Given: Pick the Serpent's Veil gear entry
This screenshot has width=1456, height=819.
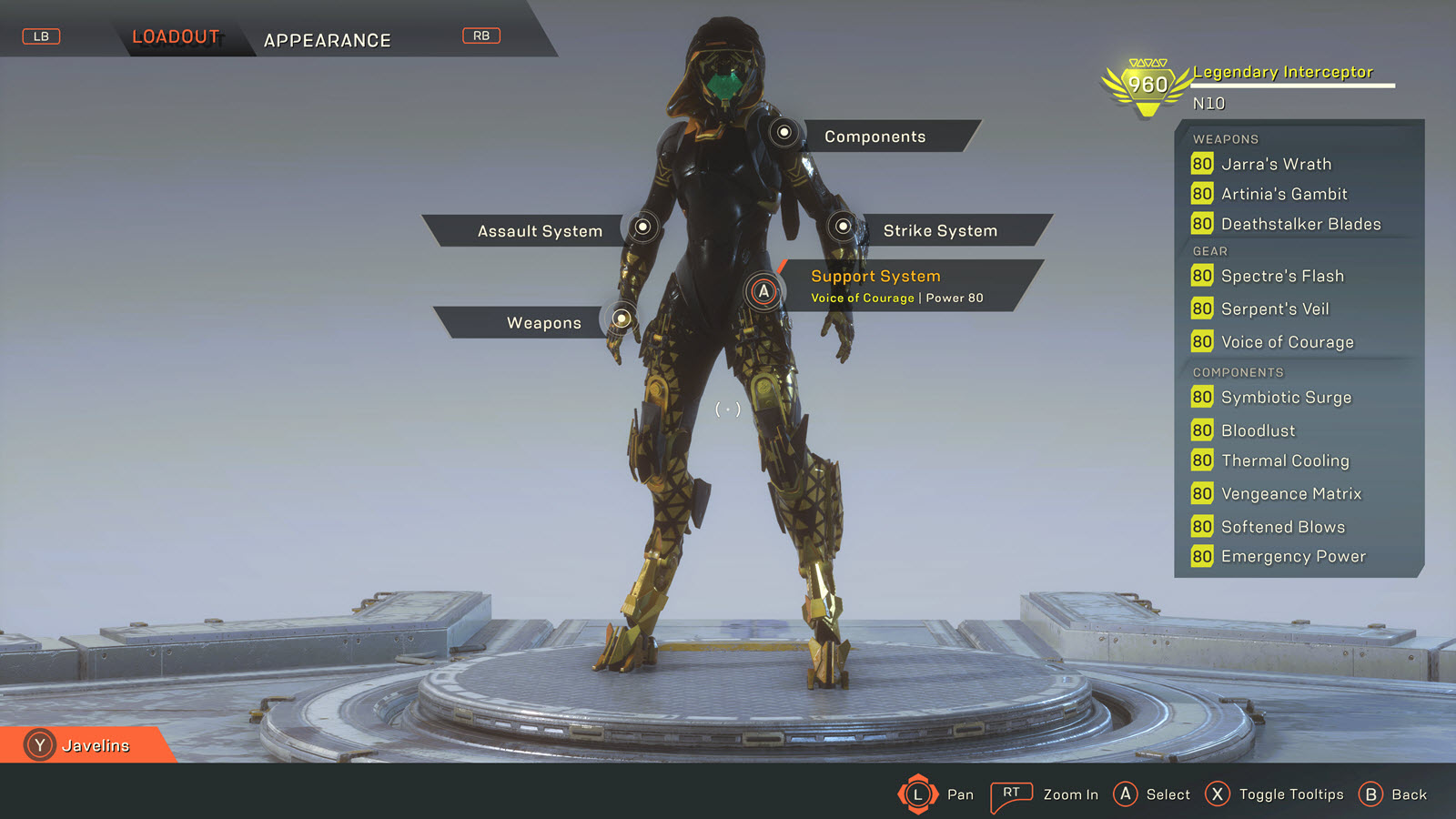Looking at the screenshot, I should pyautogui.click(x=1274, y=309).
